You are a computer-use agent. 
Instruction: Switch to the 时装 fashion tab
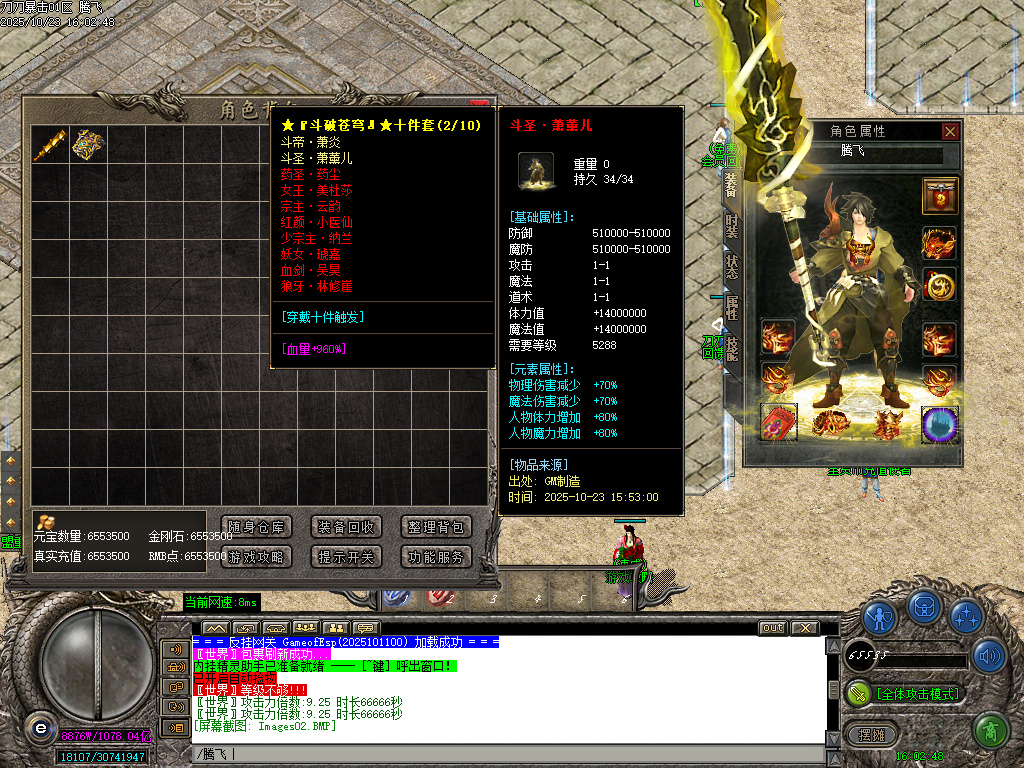732,226
